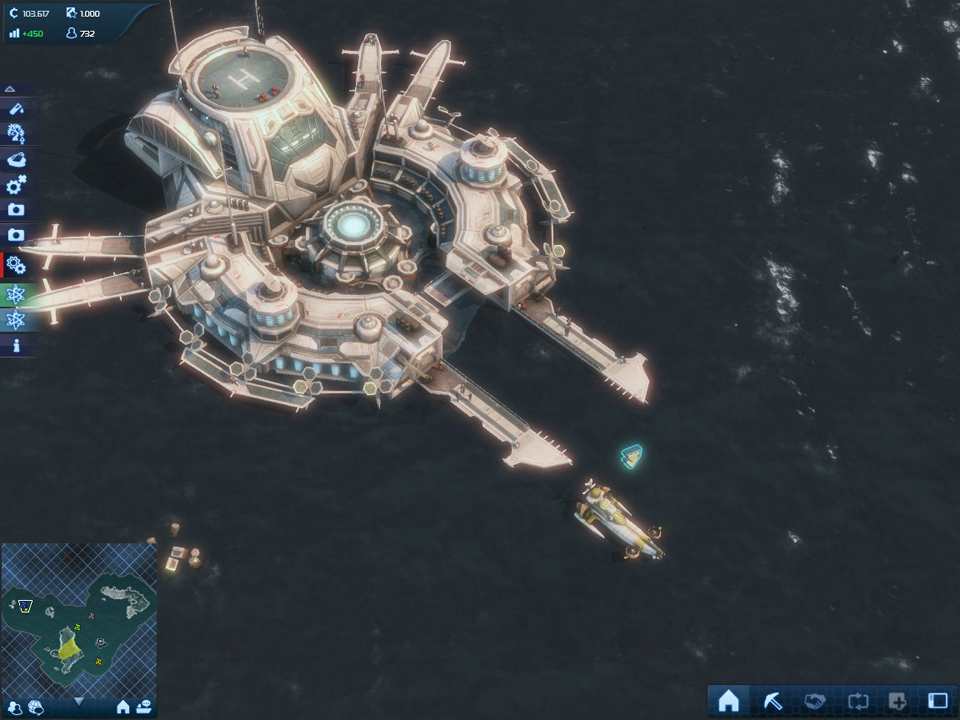Select the pipette tool icon

(16, 108)
